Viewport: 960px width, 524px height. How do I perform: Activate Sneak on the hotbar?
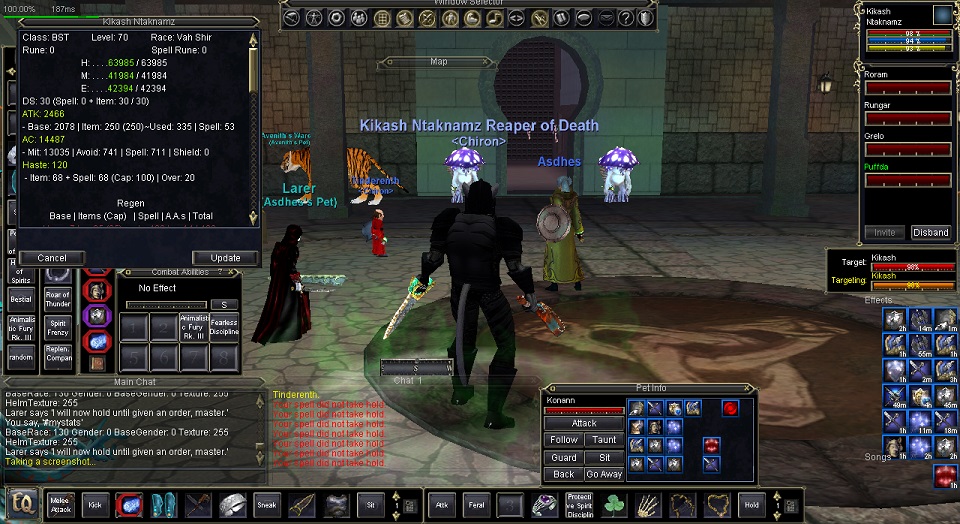(x=267, y=505)
